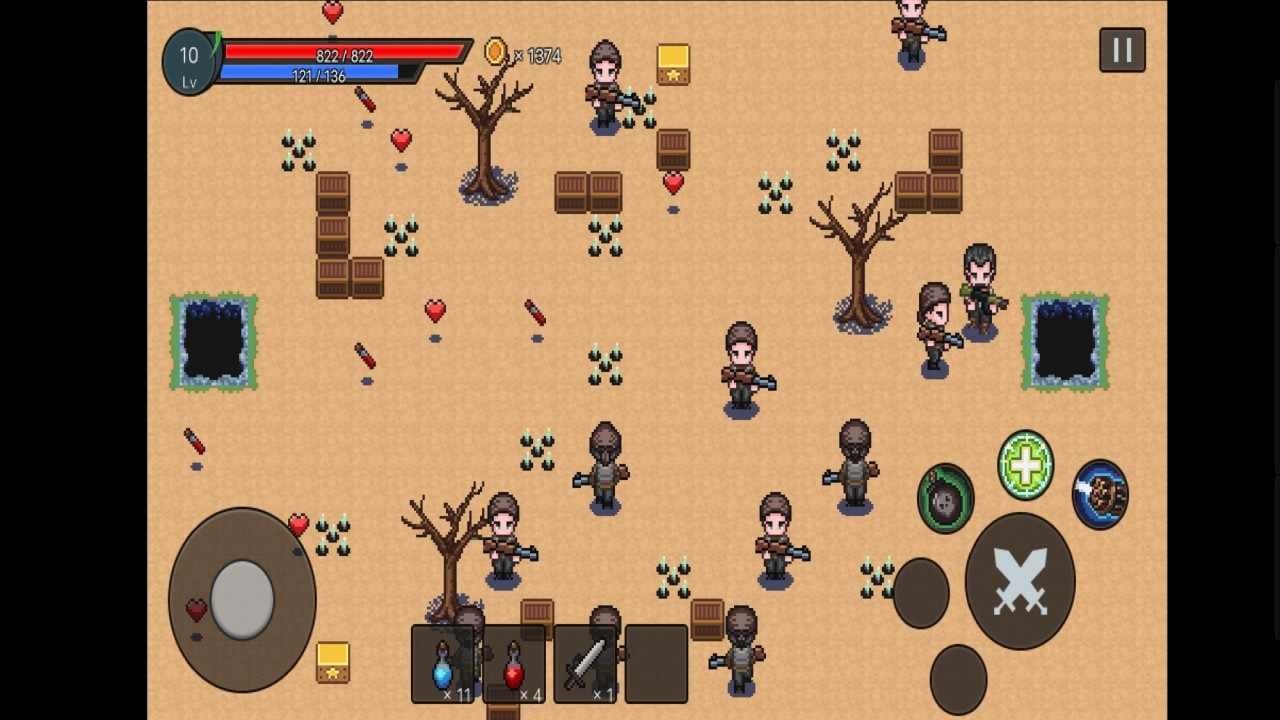Open the pause menu
The height and width of the screenshot is (720, 1280).
pyautogui.click(x=1121, y=48)
